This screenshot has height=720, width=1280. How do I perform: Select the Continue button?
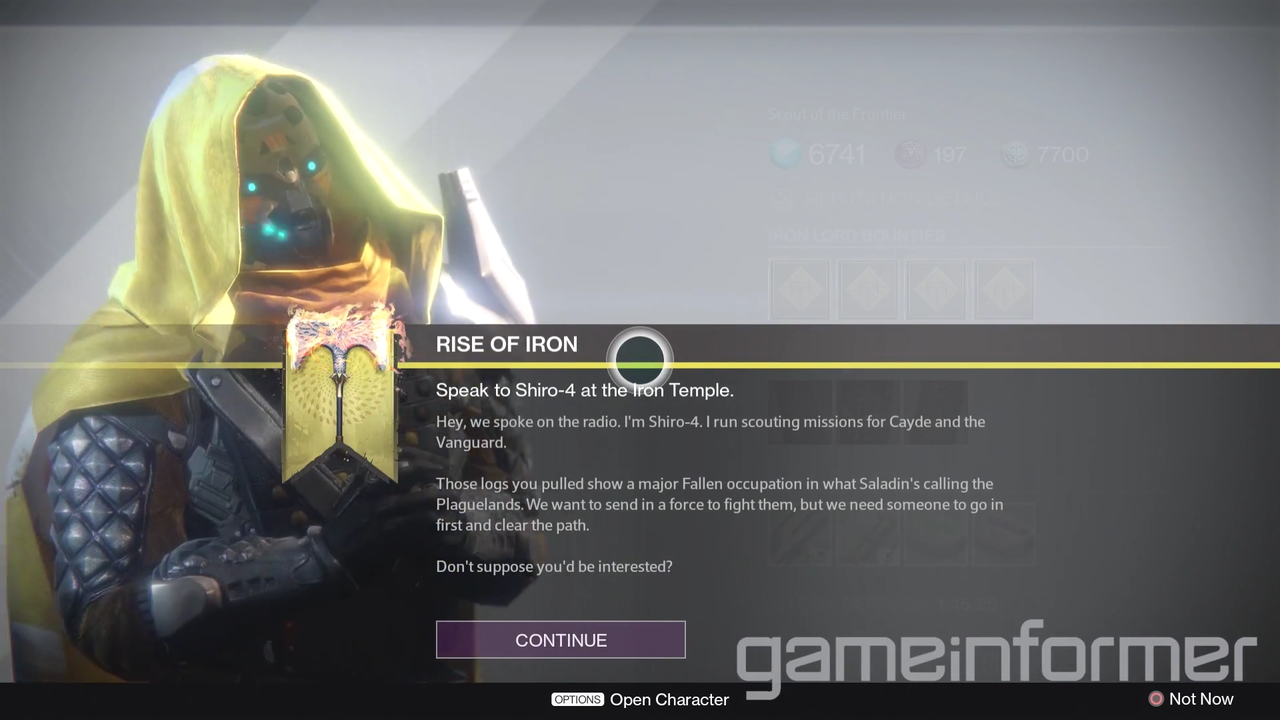[560, 640]
